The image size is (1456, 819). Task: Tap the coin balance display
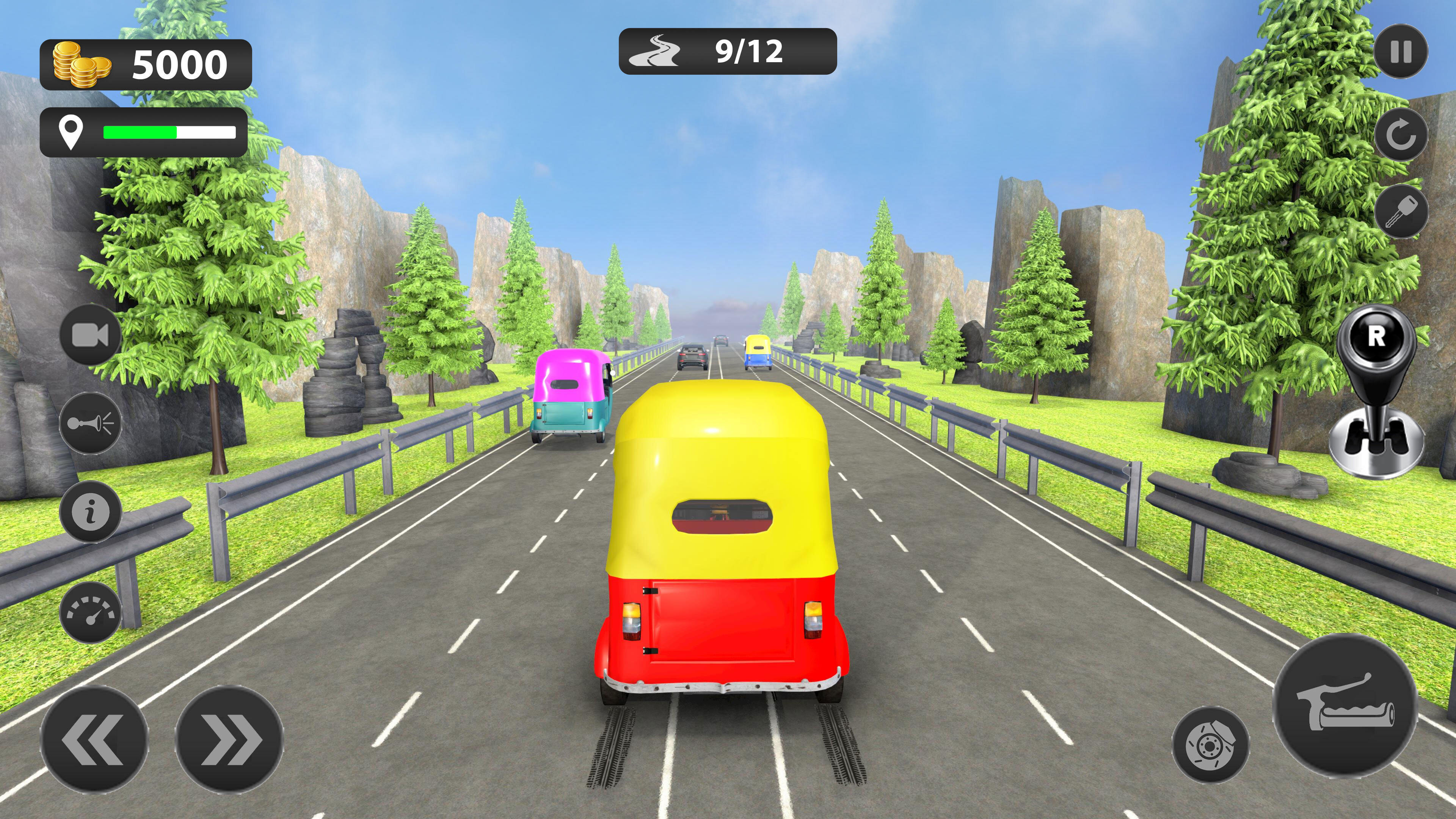pos(175,62)
